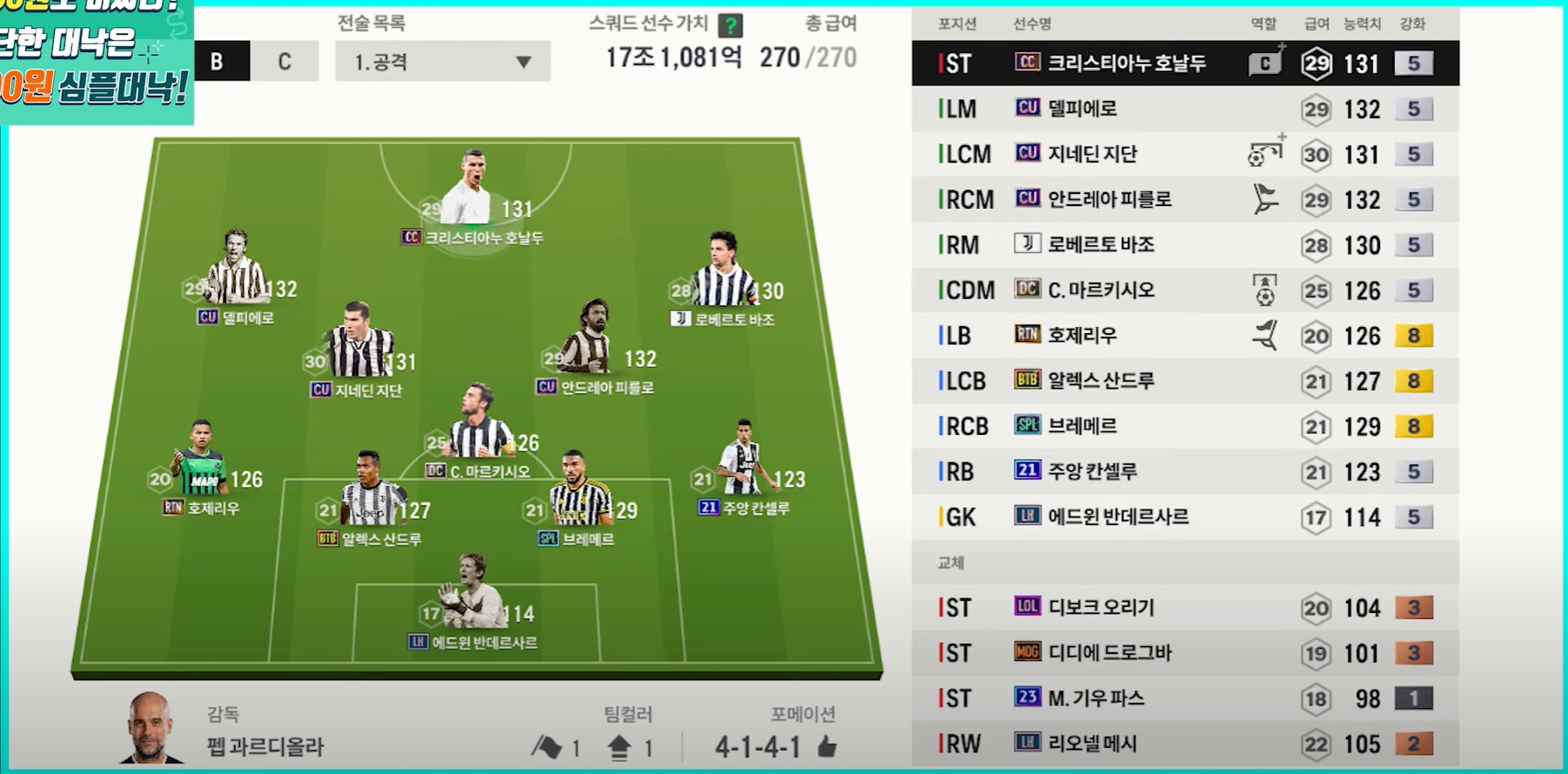Screen dimensions: 1568x774
Task: Select C. Marchisio's CDM row
Action: [x=1183, y=290]
